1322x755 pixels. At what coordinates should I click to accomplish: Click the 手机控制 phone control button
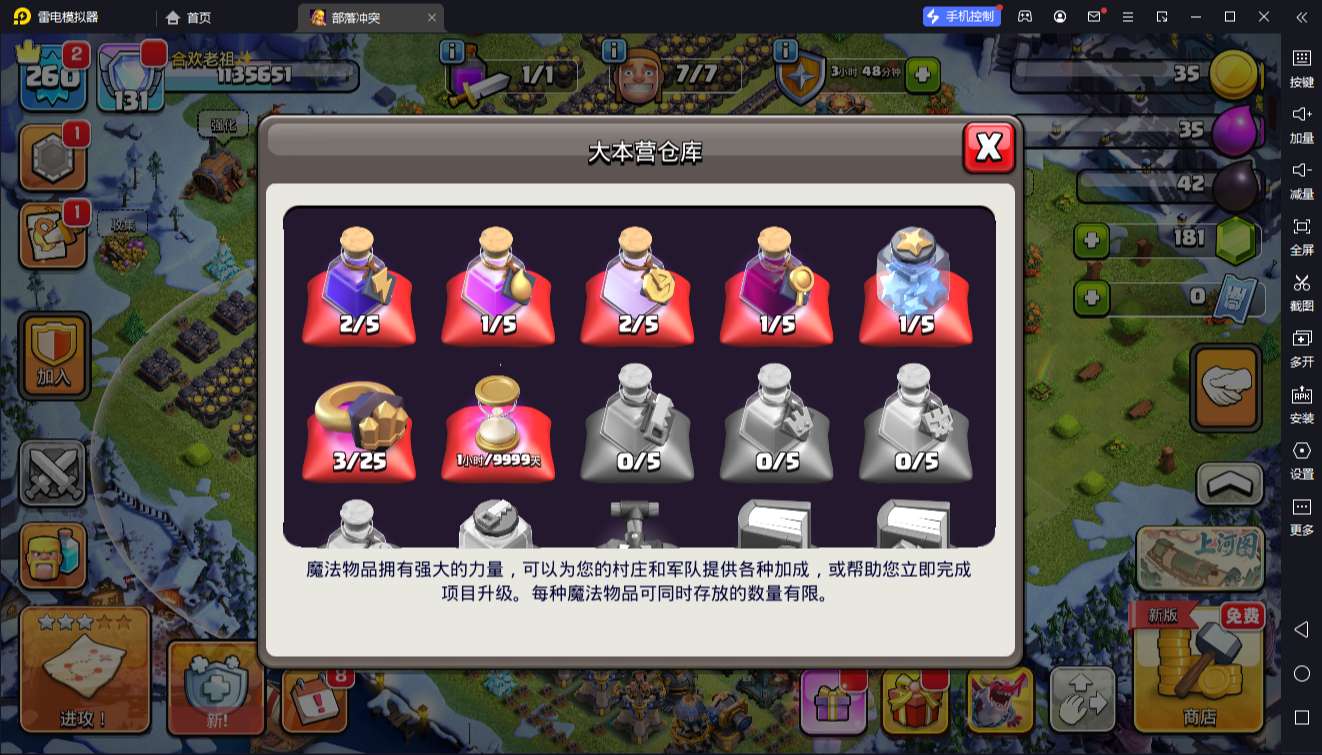(x=962, y=16)
